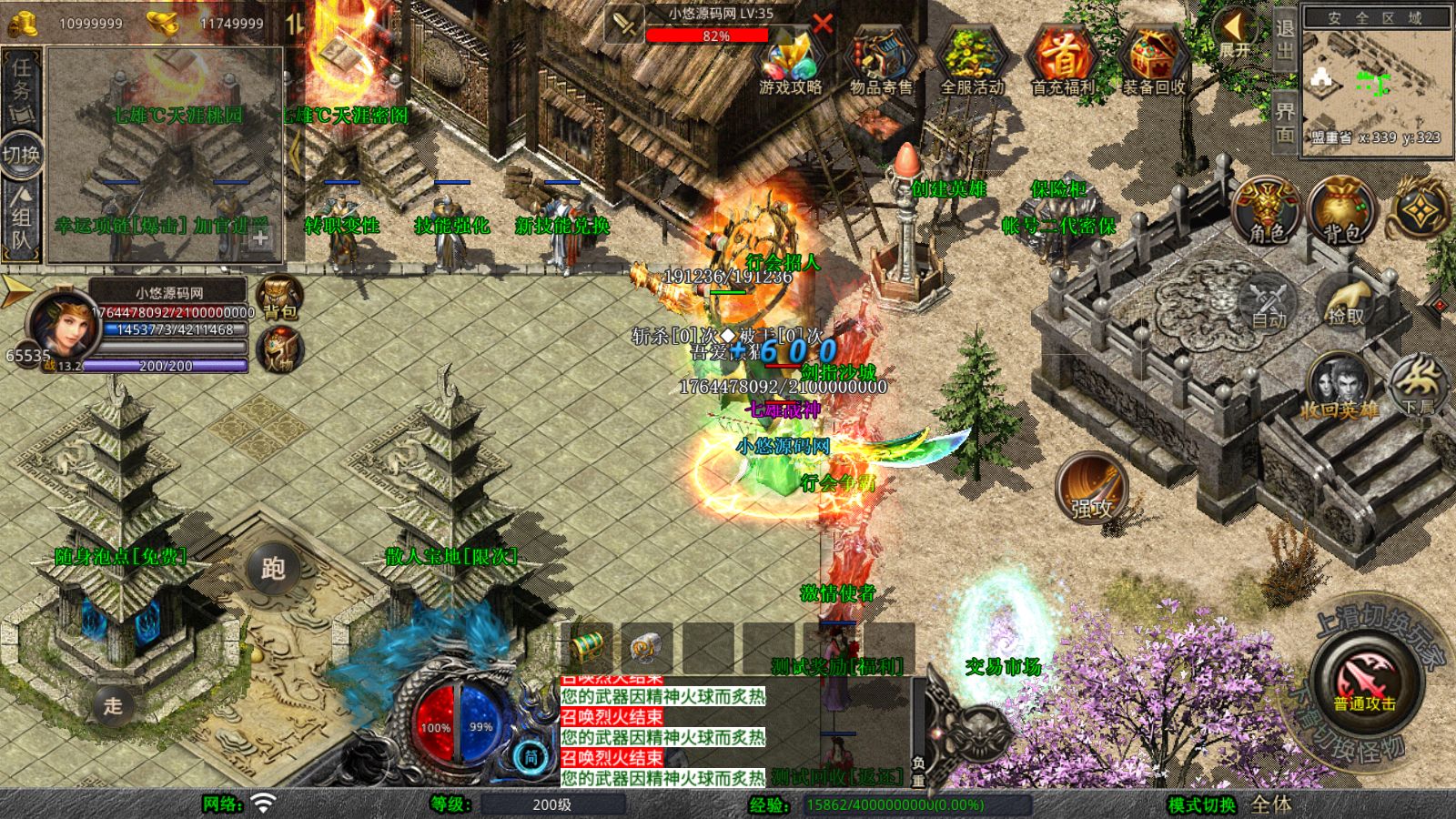This screenshot has height=819, width=1456.
Task: Use the 普通攻击 normal attack button
Action: click(1365, 684)
